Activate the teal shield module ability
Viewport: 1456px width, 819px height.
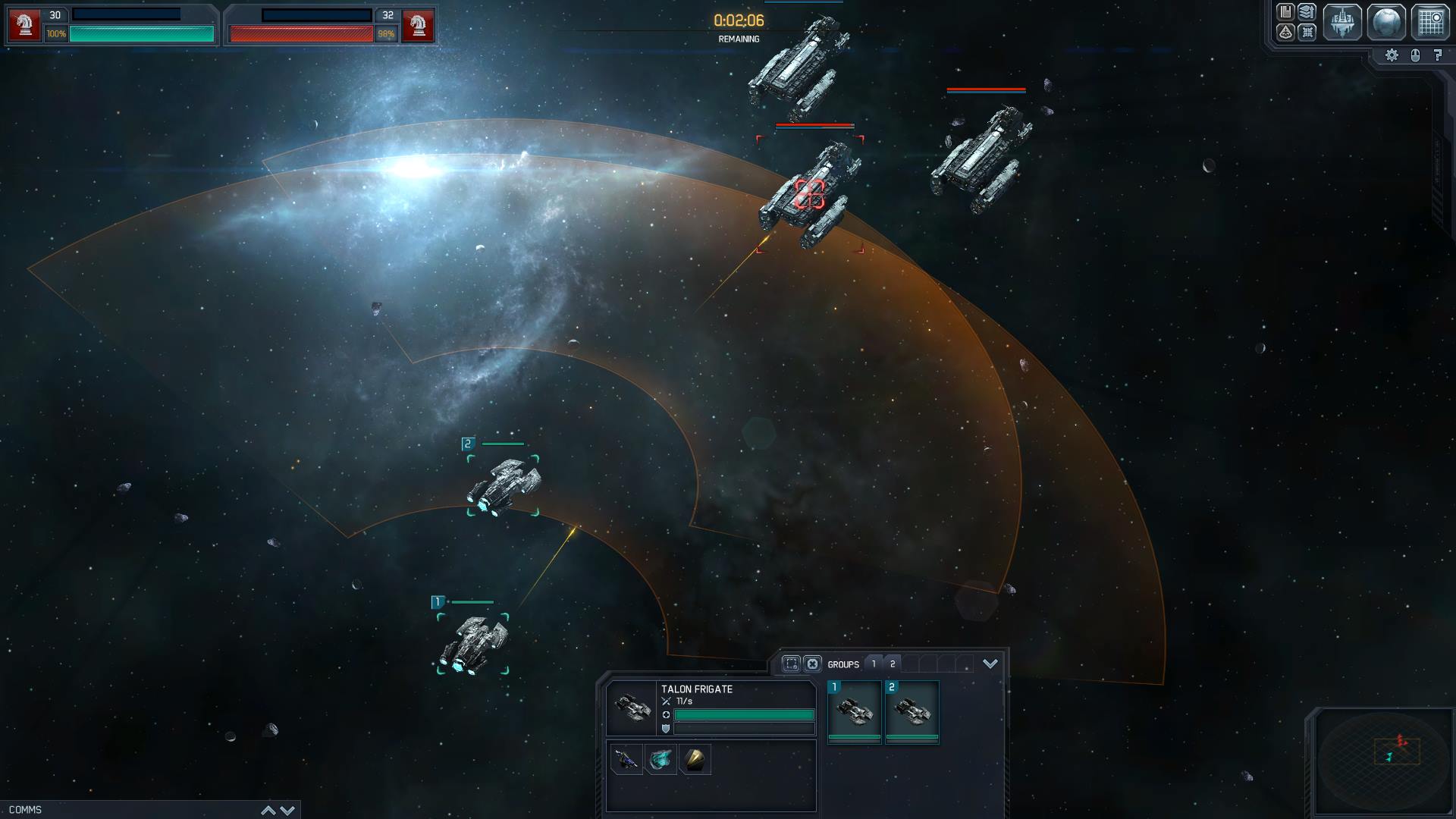pos(661,759)
